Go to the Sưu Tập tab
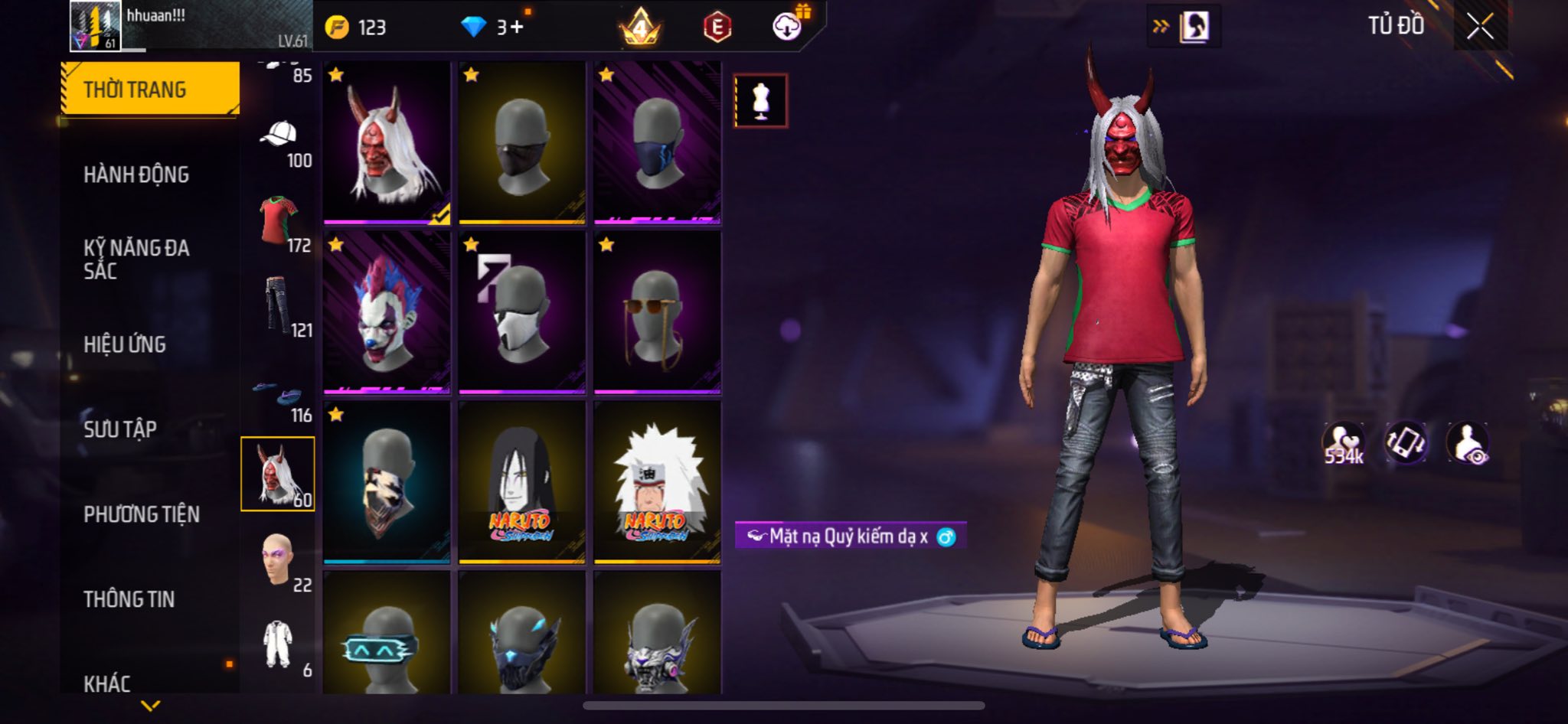Screen dimensions: 1568x724 (120, 429)
